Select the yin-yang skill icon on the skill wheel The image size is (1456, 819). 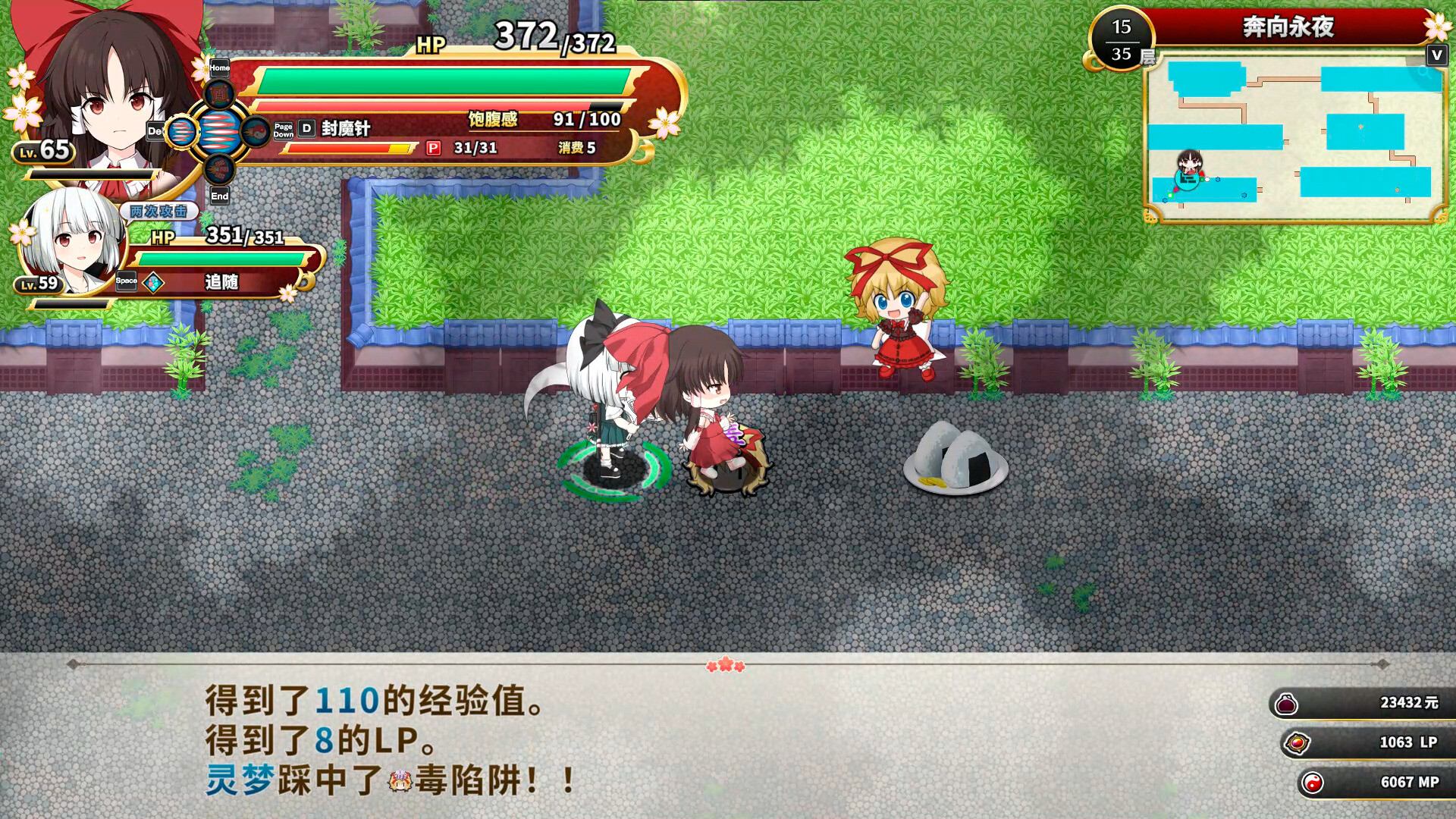(256, 133)
